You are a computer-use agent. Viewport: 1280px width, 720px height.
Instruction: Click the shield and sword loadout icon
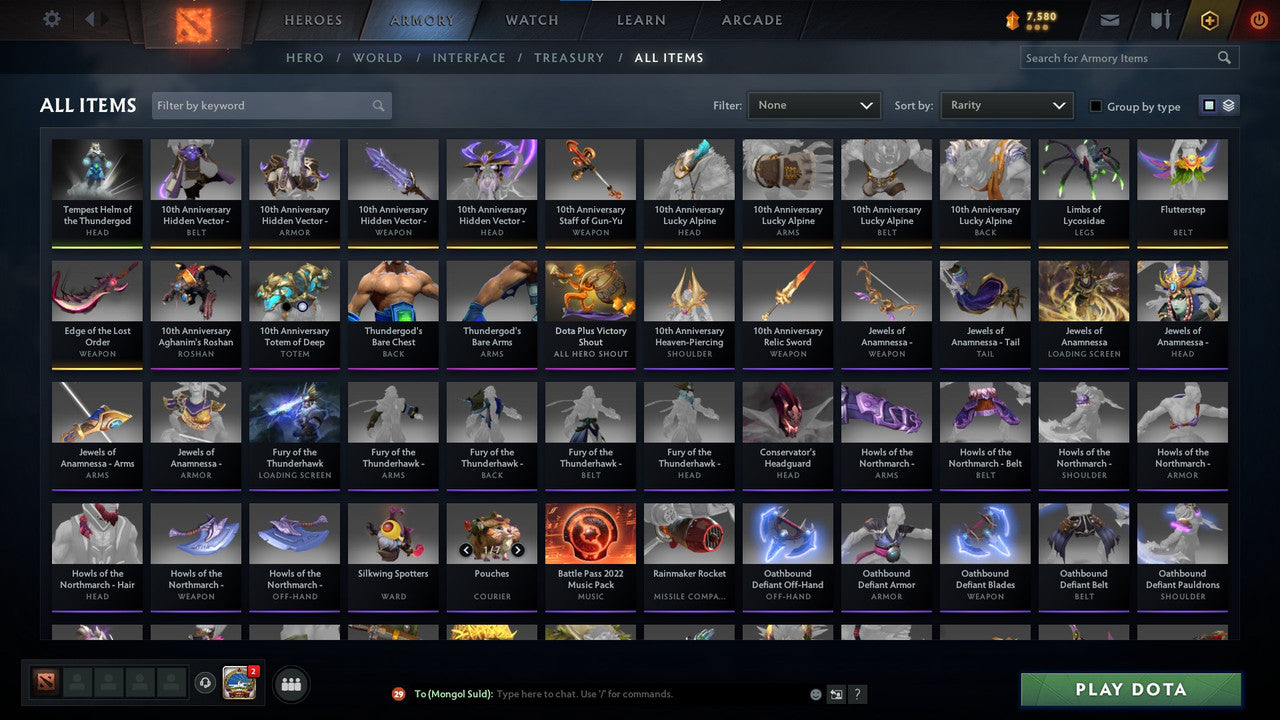1160,19
